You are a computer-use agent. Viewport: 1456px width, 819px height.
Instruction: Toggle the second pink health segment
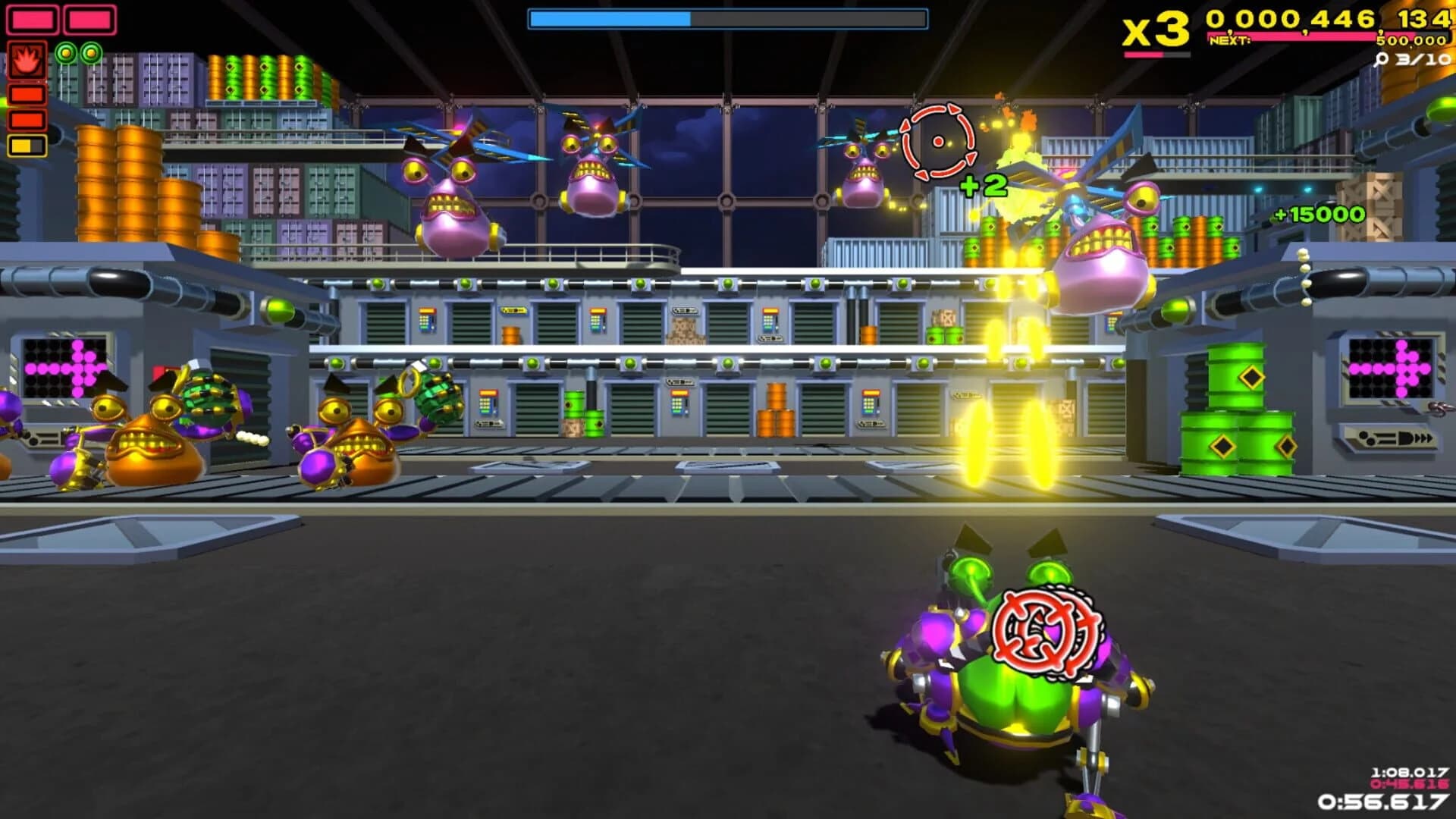pos(89,20)
